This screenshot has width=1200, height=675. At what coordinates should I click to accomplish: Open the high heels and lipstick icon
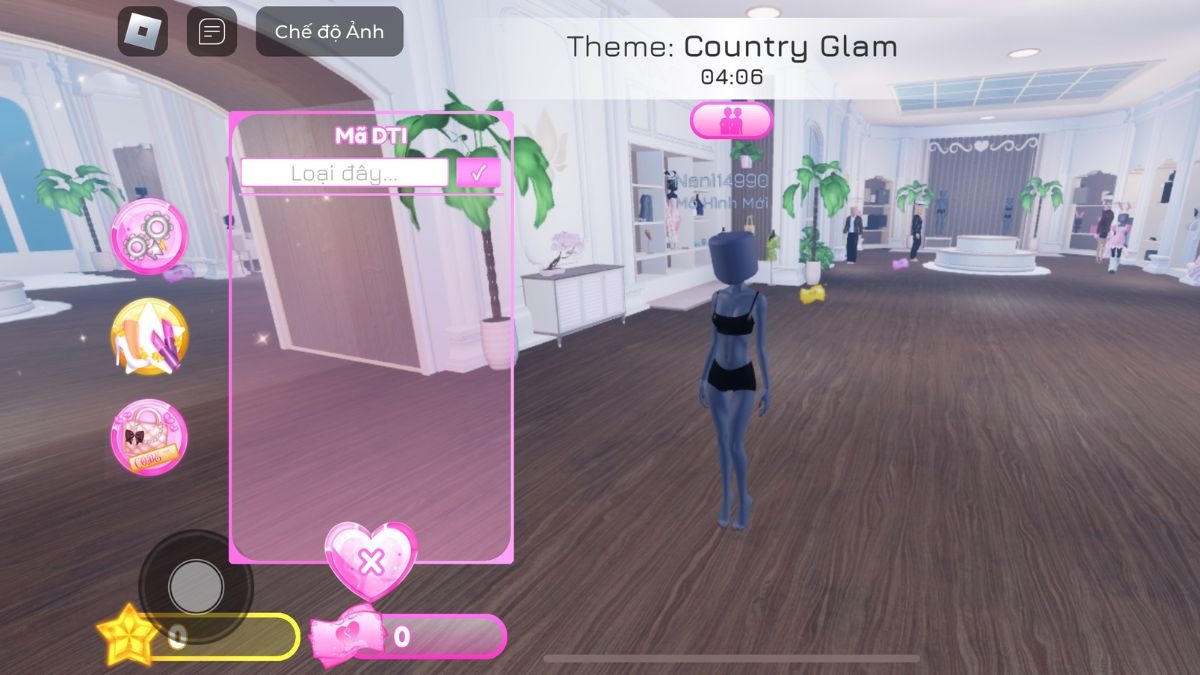[149, 336]
